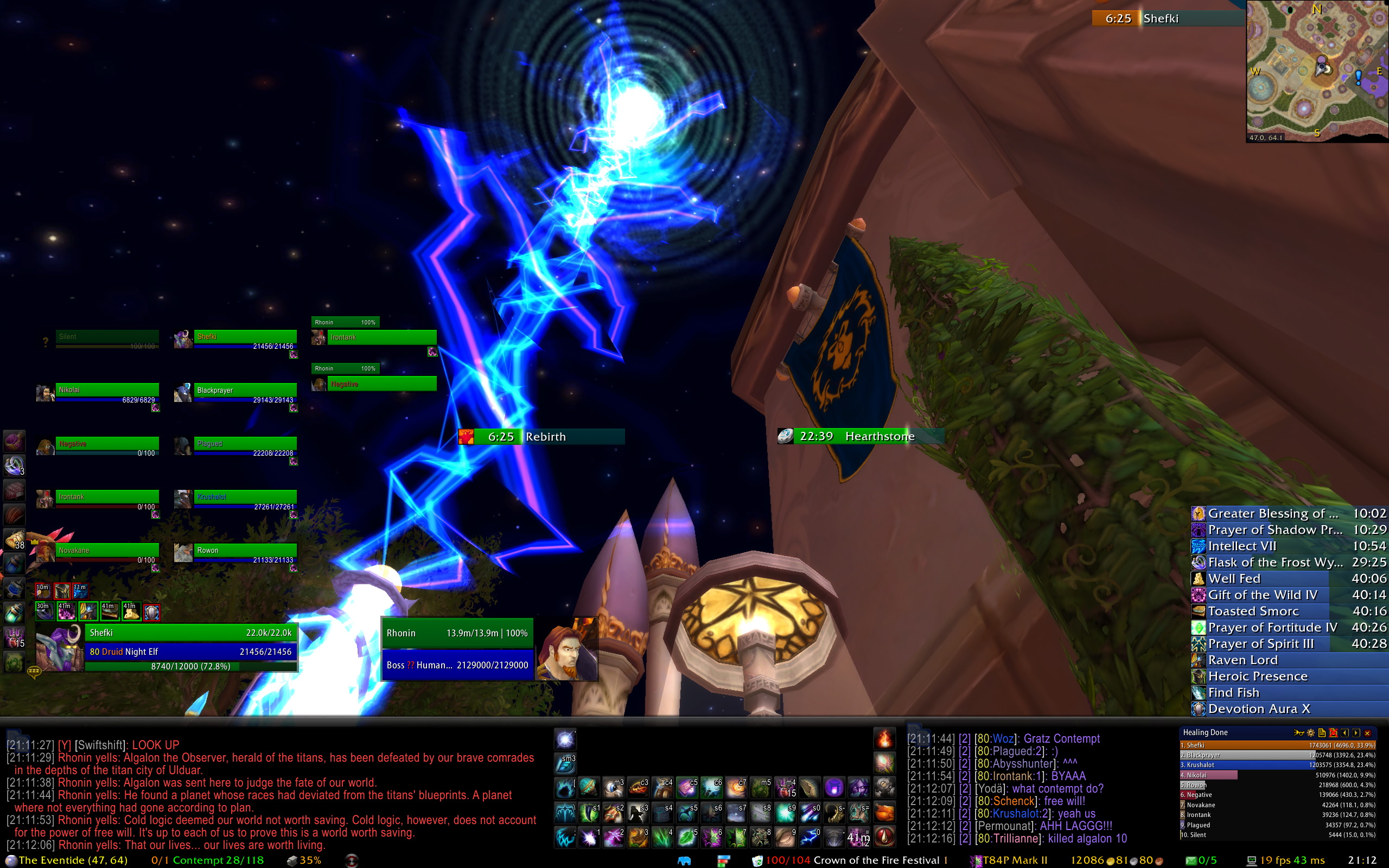Screen dimensions: 1389x868
Task: Click the Rebirth cooldown timer bar
Action: [x=541, y=437]
